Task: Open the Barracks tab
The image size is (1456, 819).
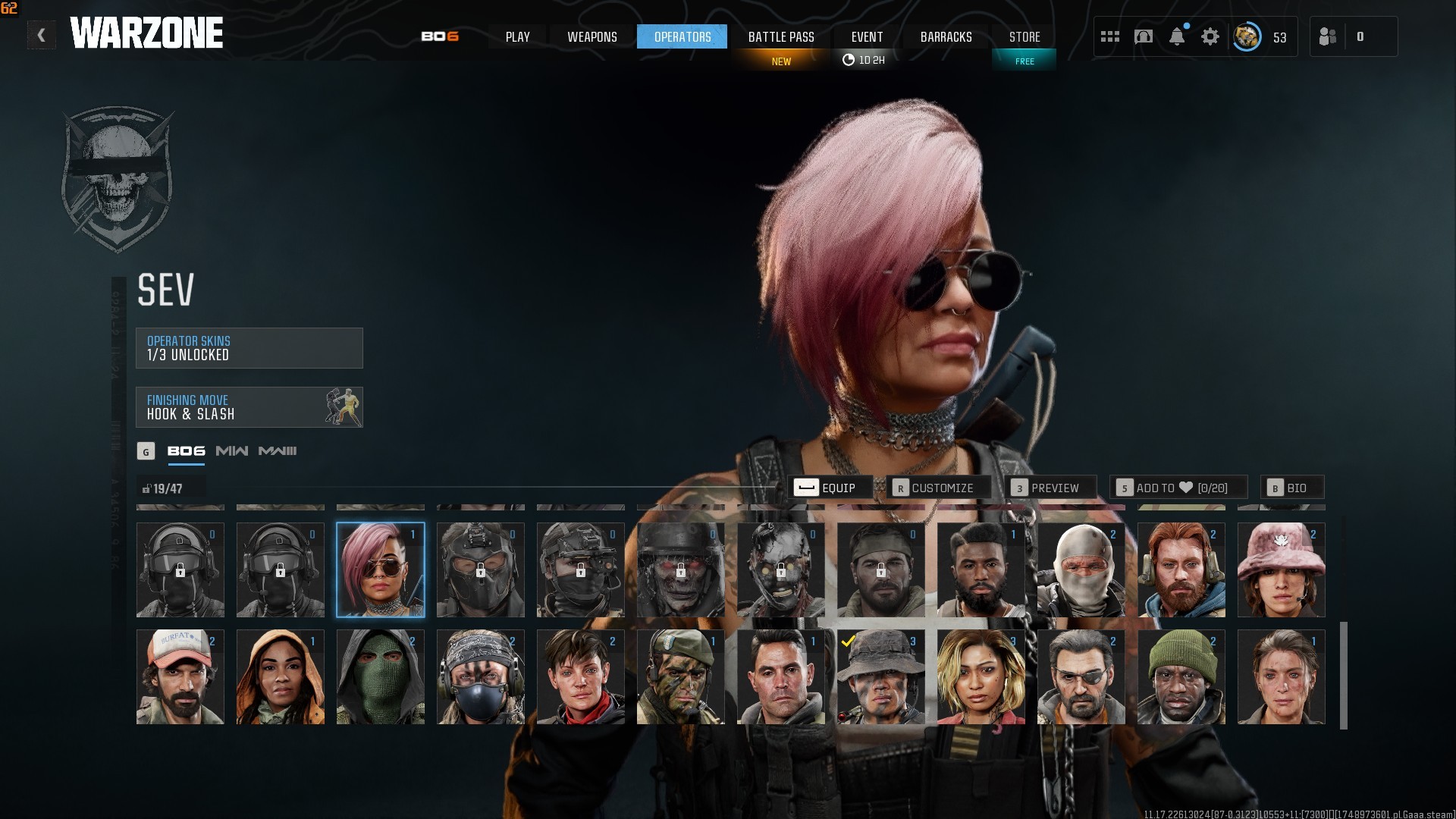Action: pyautogui.click(x=945, y=36)
